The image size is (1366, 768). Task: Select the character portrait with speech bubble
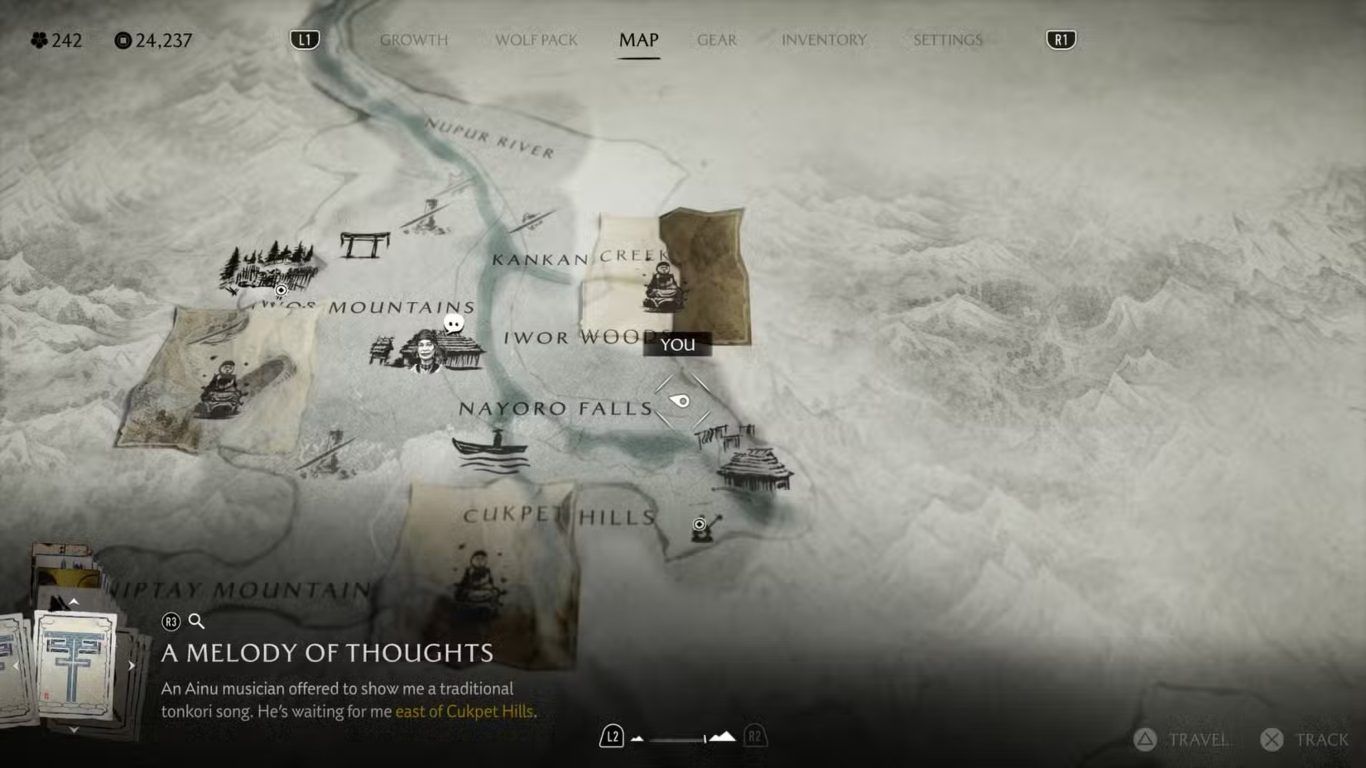[x=427, y=350]
